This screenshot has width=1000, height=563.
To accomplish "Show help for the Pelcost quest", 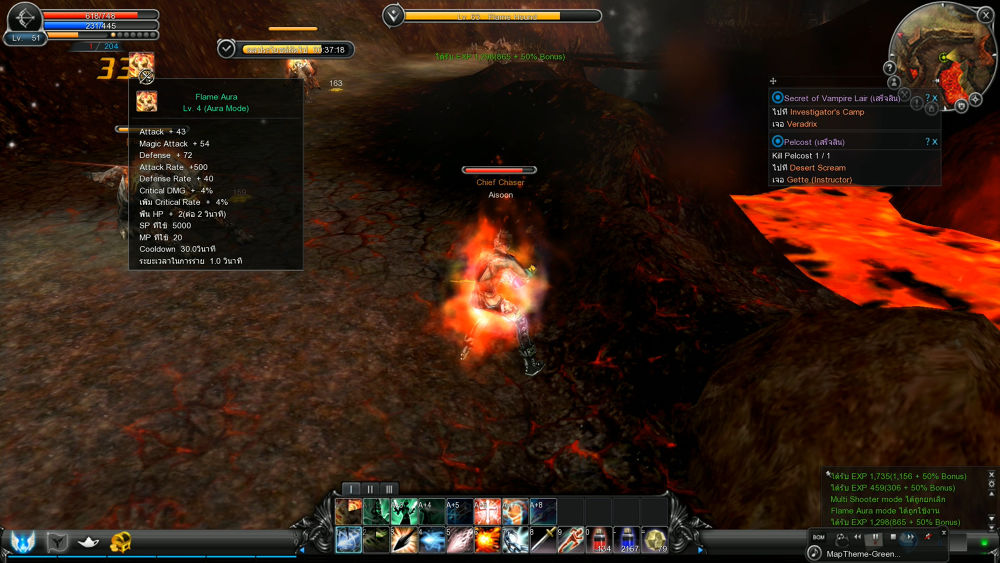I will coord(926,142).
